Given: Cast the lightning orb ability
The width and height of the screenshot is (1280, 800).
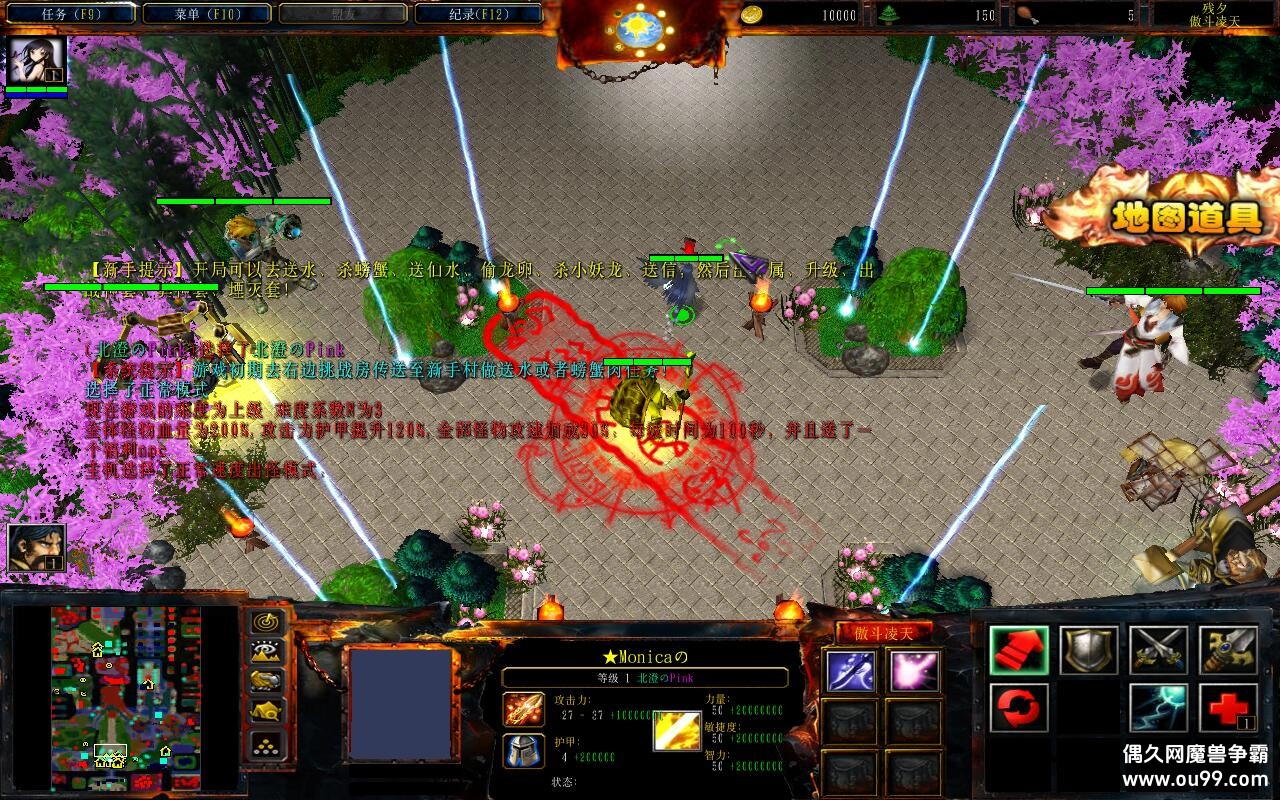Looking at the screenshot, I should pyautogui.click(x=1158, y=708).
